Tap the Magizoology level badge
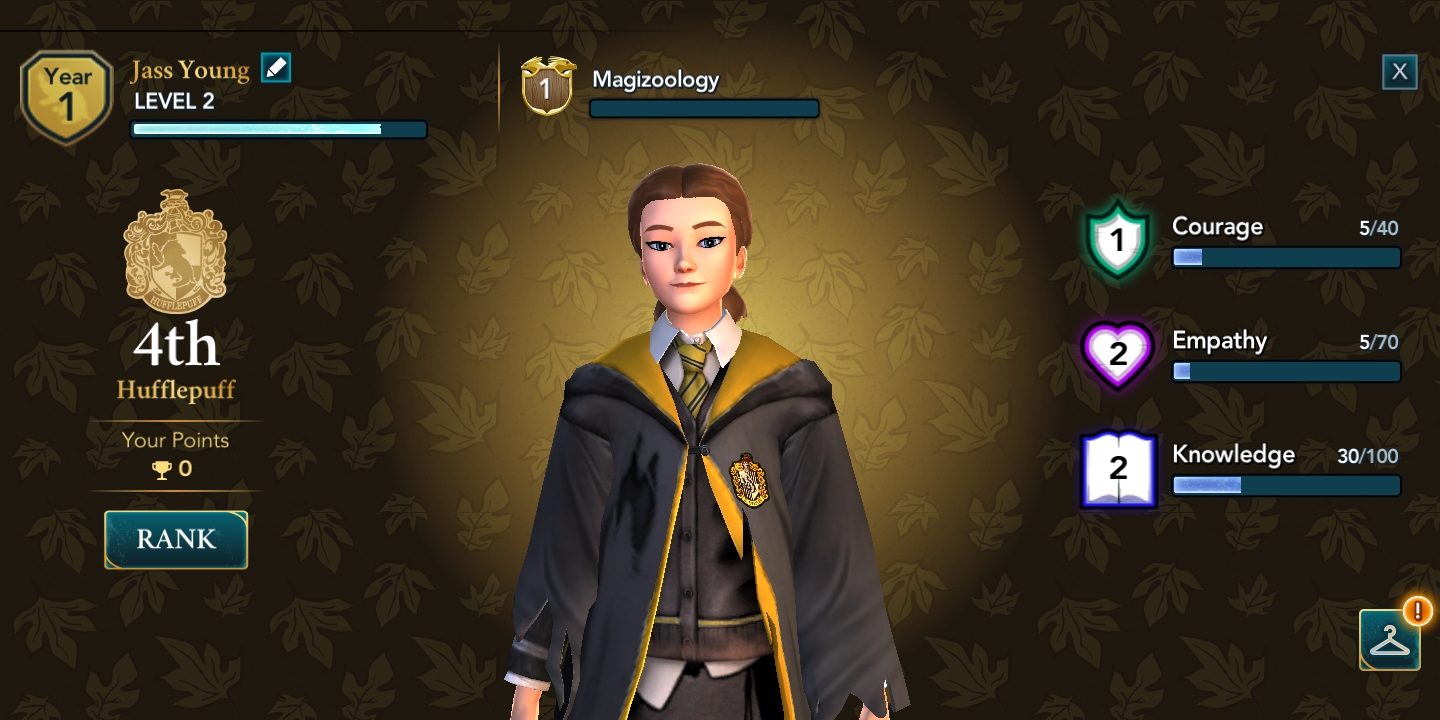The height and width of the screenshot is (720, 1440). [x=546, y=87]
